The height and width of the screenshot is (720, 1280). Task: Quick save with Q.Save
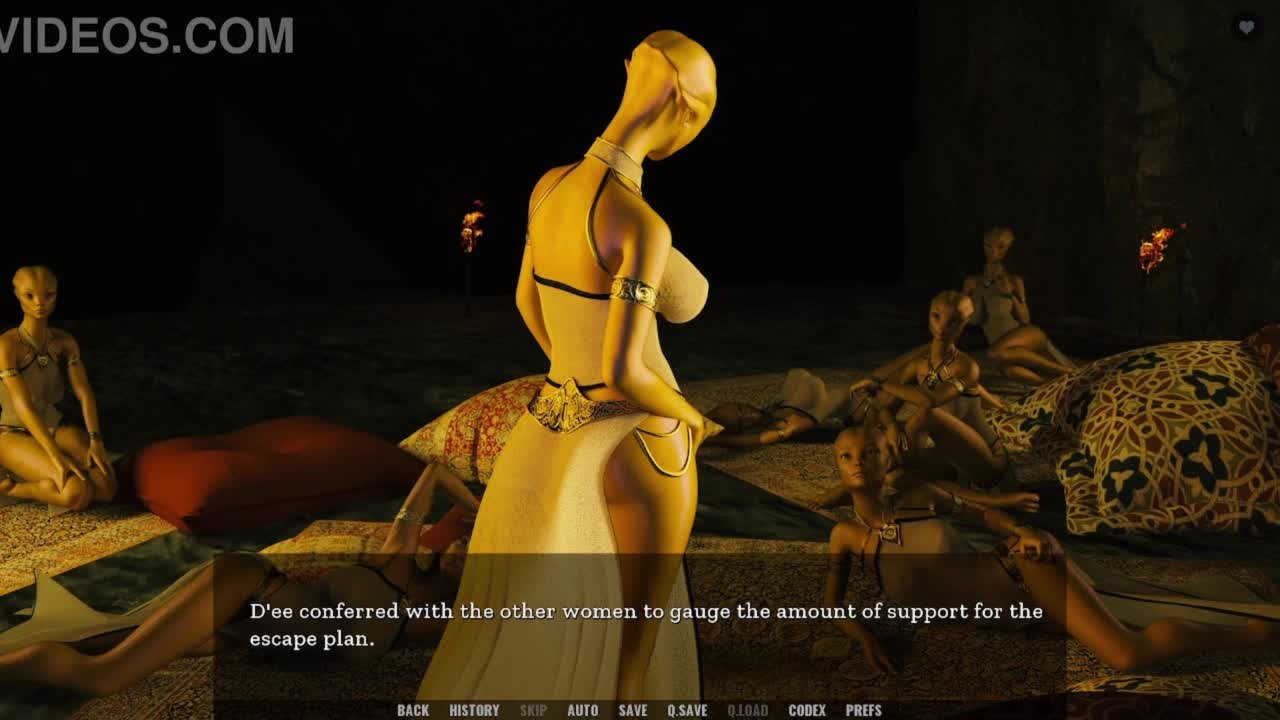[687, 710]
